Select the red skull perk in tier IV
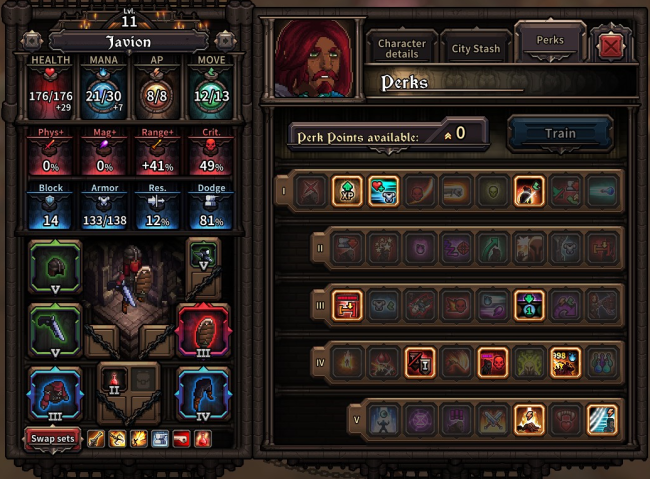The width and height of the screenshot is (650, 479). (x=492, y=362)
